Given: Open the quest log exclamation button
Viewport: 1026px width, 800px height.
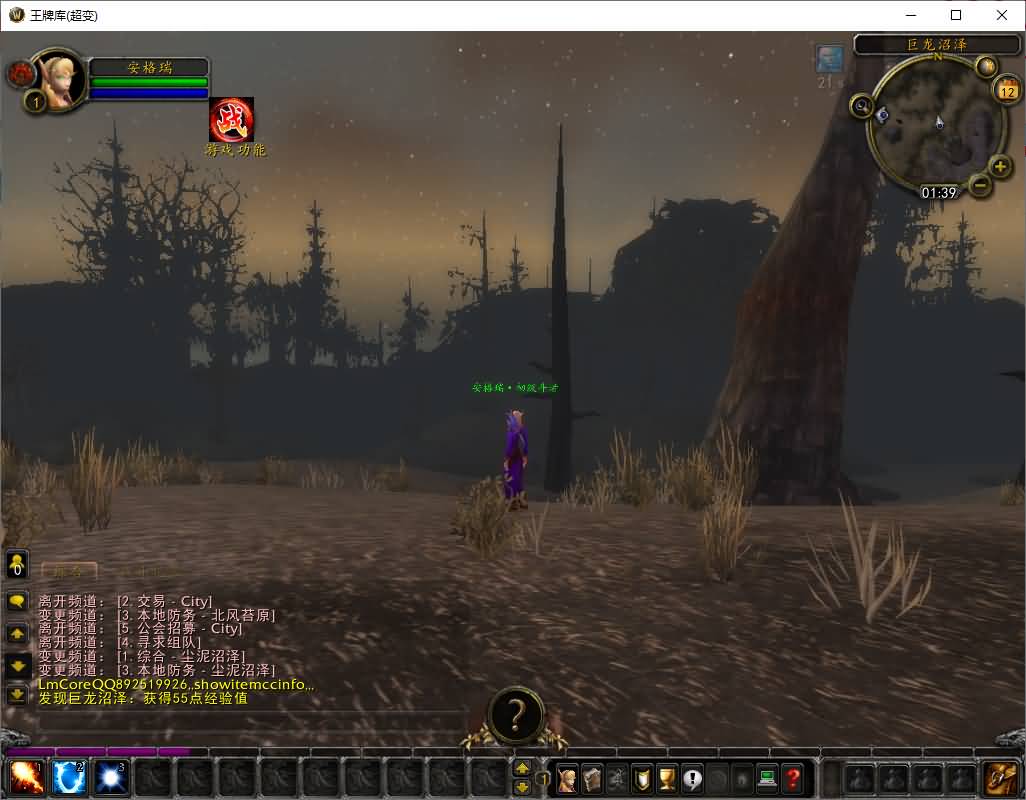Looking at the screenshot, I should coord(692,778).
